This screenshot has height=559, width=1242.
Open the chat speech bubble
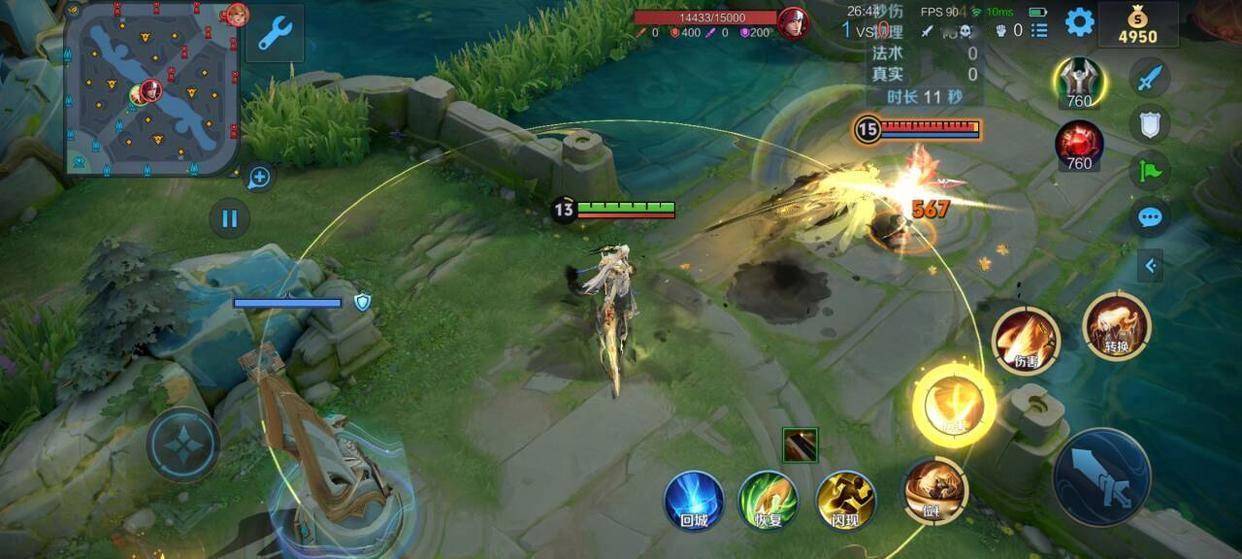pos(1149,217)
